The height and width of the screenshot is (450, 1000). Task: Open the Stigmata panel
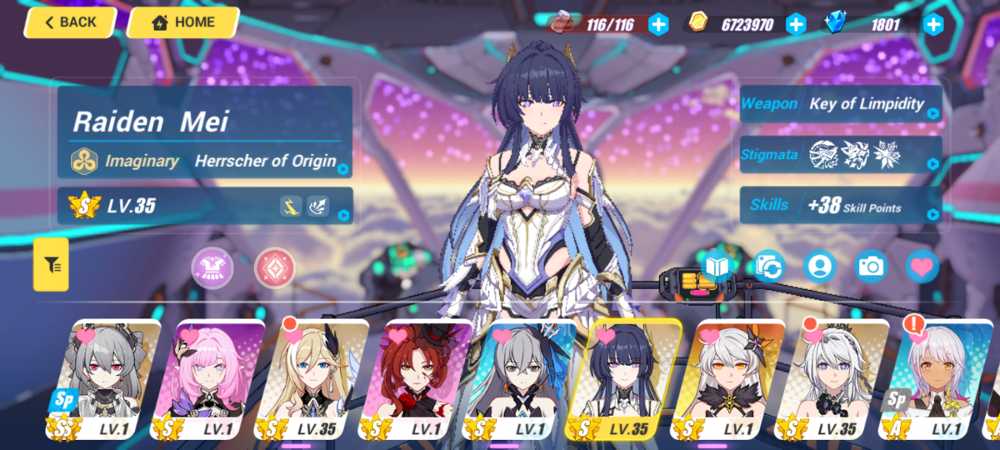(x=840, y=155)
